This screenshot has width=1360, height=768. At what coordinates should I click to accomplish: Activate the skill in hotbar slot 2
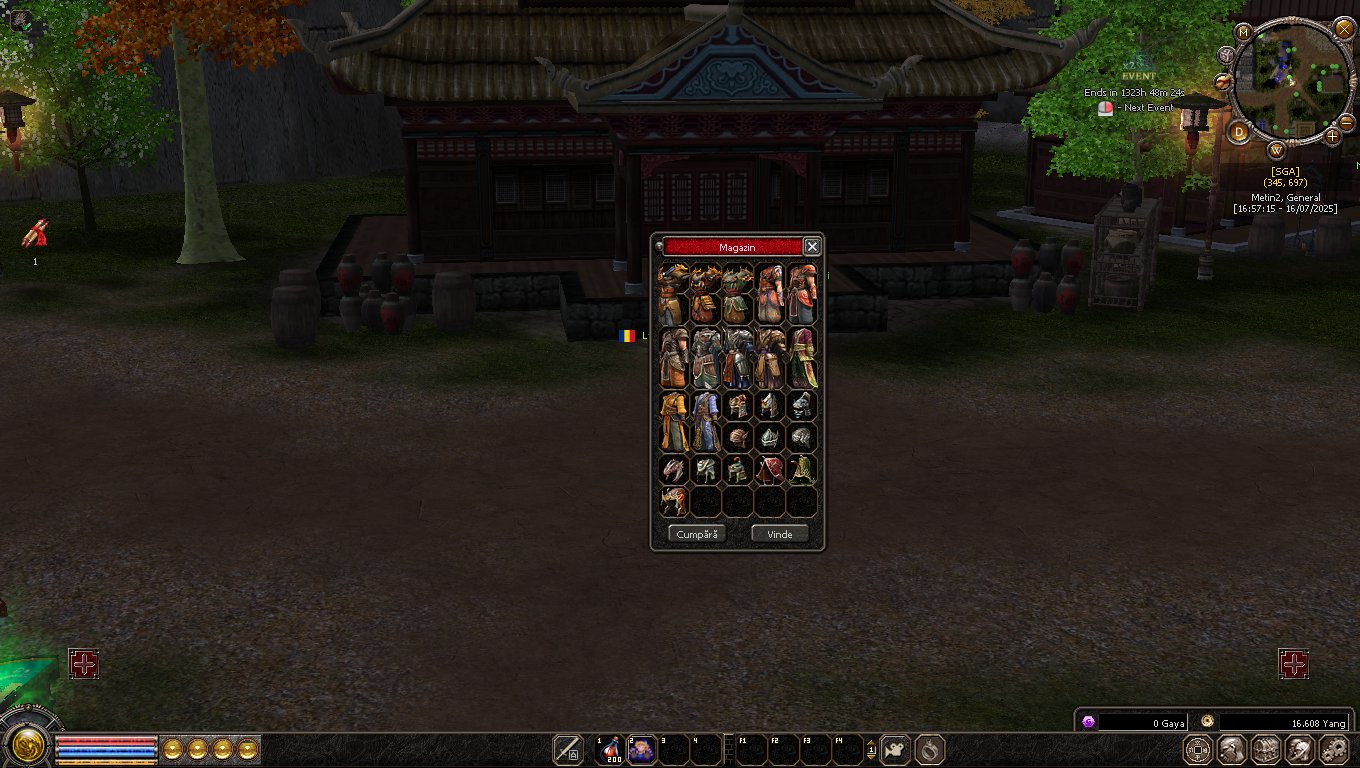point(641,749)
